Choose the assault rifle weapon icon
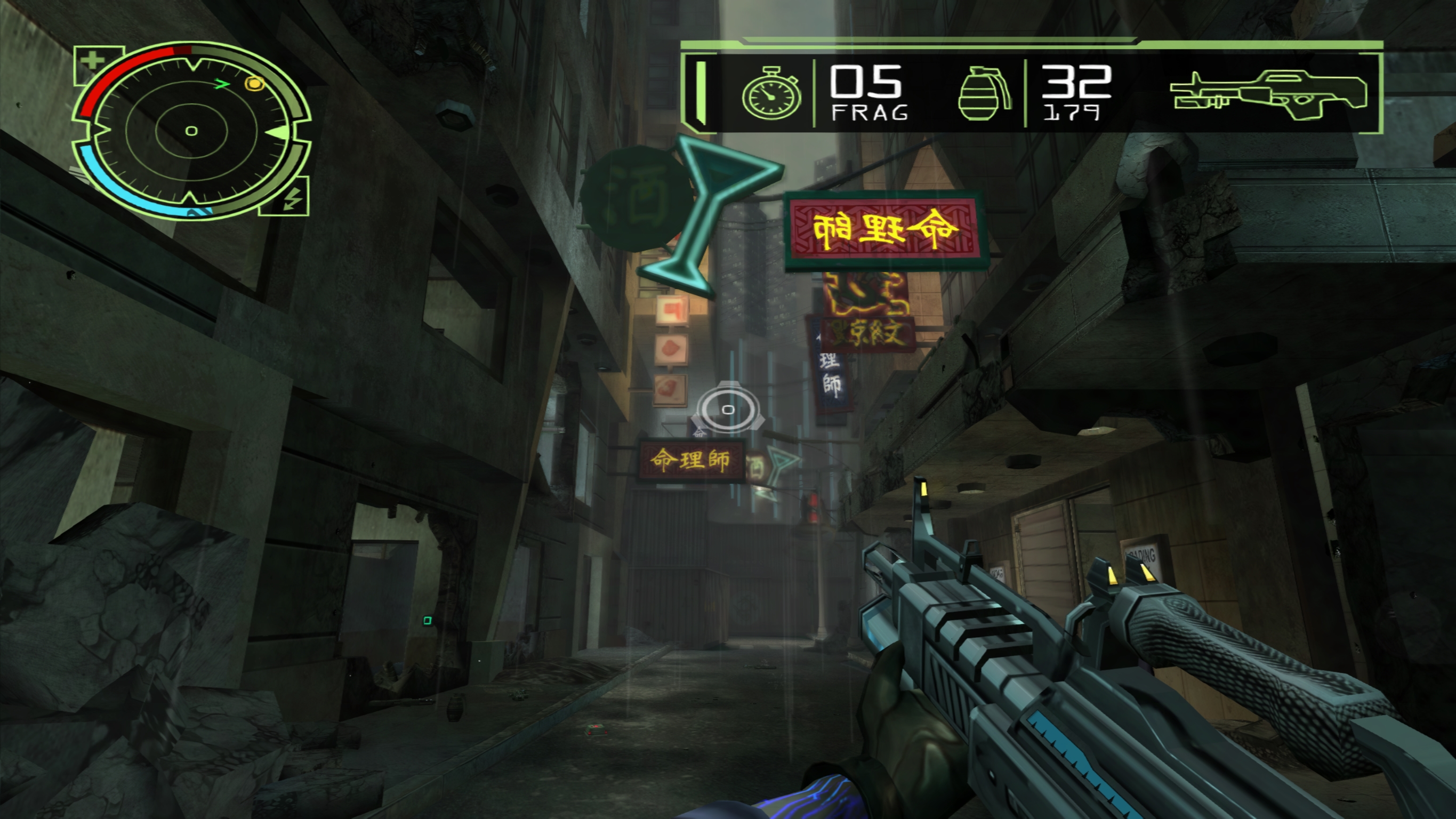 coord(1268,94)
